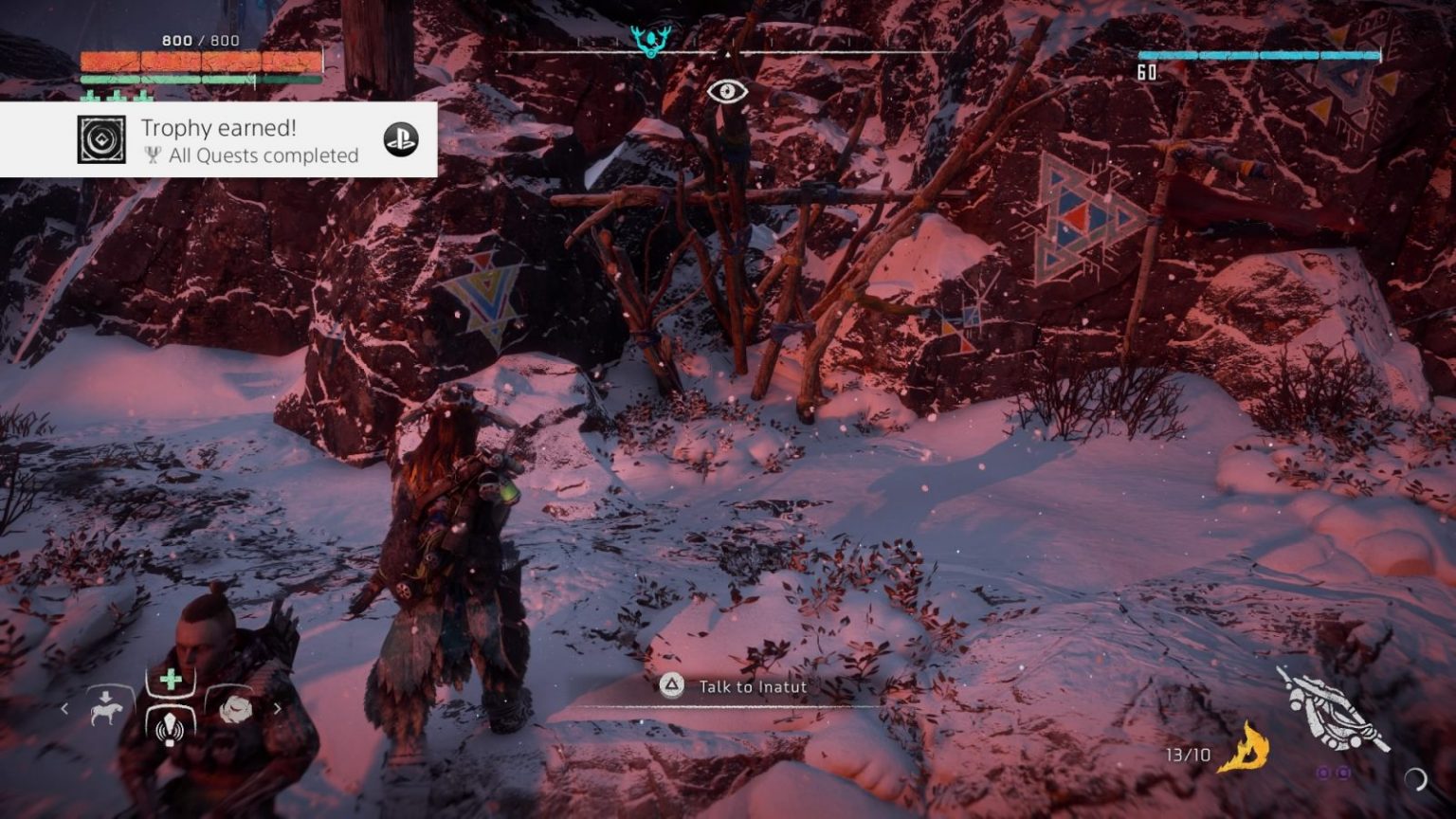Click the trophy earned notification banner
This screenshot has height=819, width=1456.
(x=218, y=139)
